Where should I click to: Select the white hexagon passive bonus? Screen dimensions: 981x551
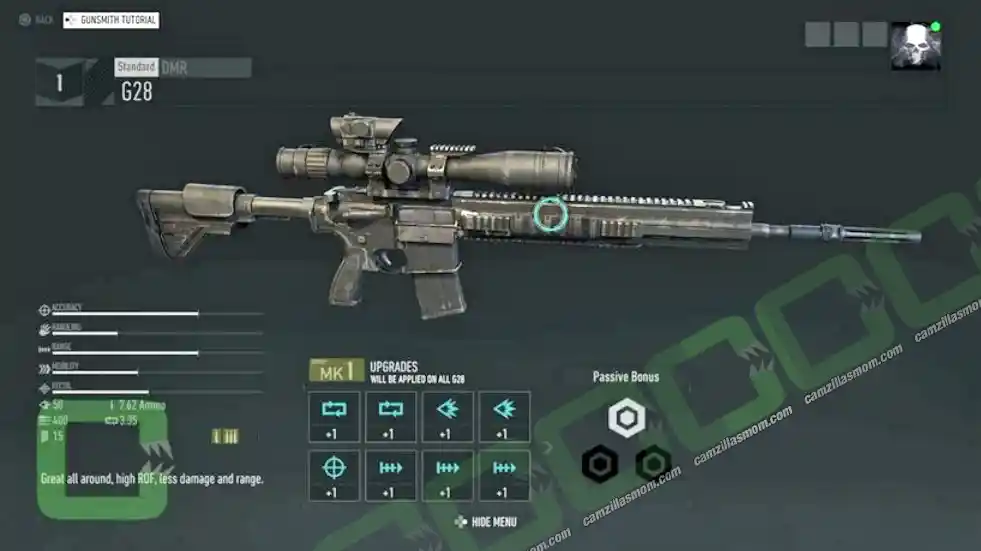point(627,417)
